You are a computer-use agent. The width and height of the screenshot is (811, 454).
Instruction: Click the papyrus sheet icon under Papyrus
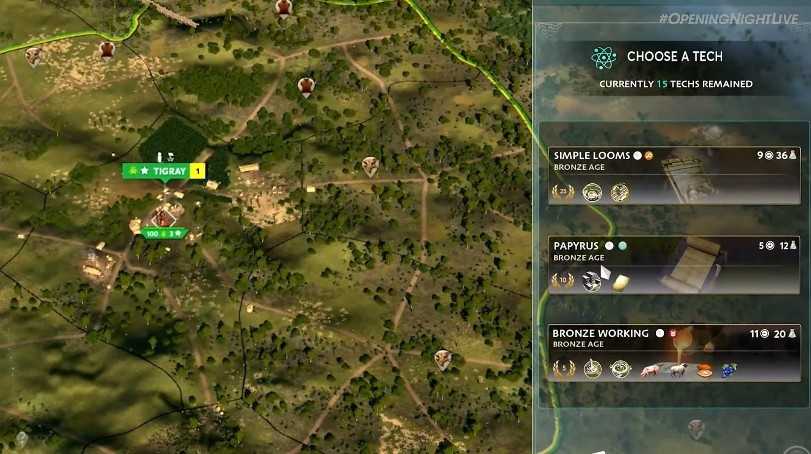point(620,282)
